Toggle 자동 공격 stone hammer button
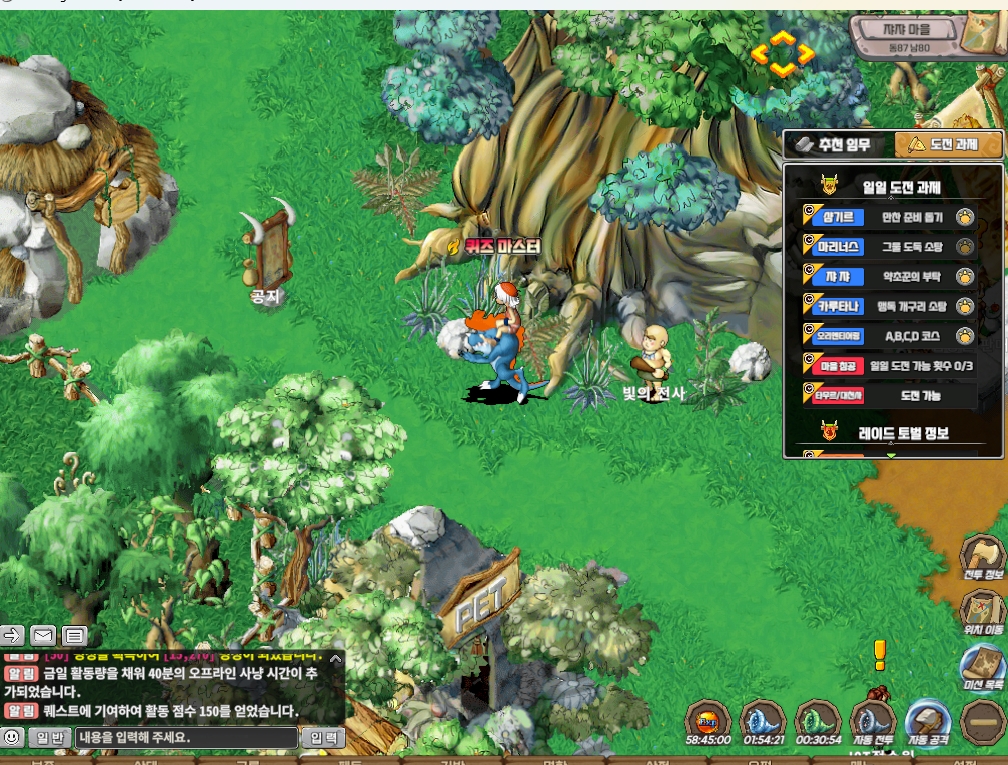Screen dimensions: 1008x765 [x=927, y=722]
